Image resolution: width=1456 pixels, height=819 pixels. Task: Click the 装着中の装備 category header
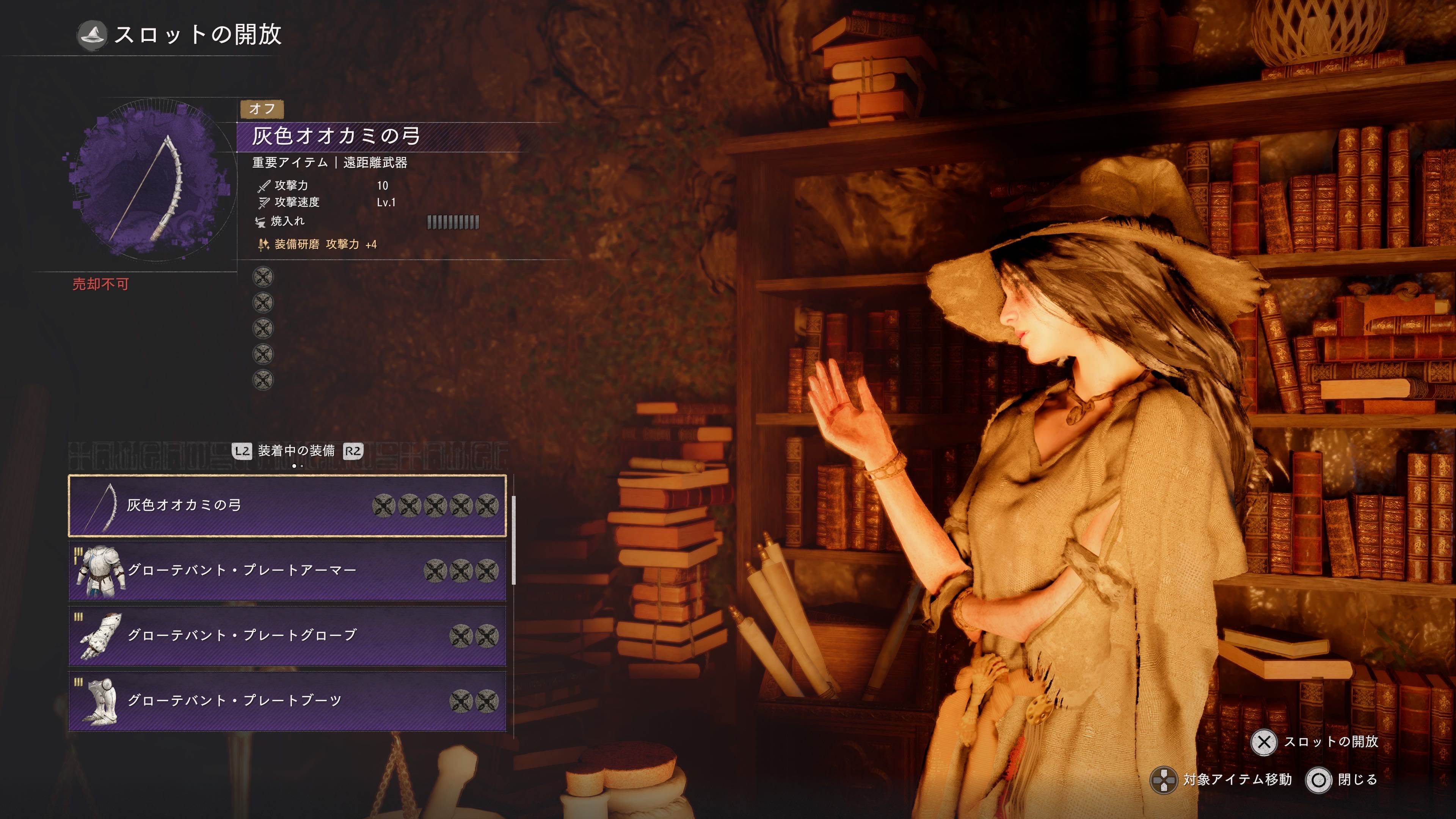296,451
